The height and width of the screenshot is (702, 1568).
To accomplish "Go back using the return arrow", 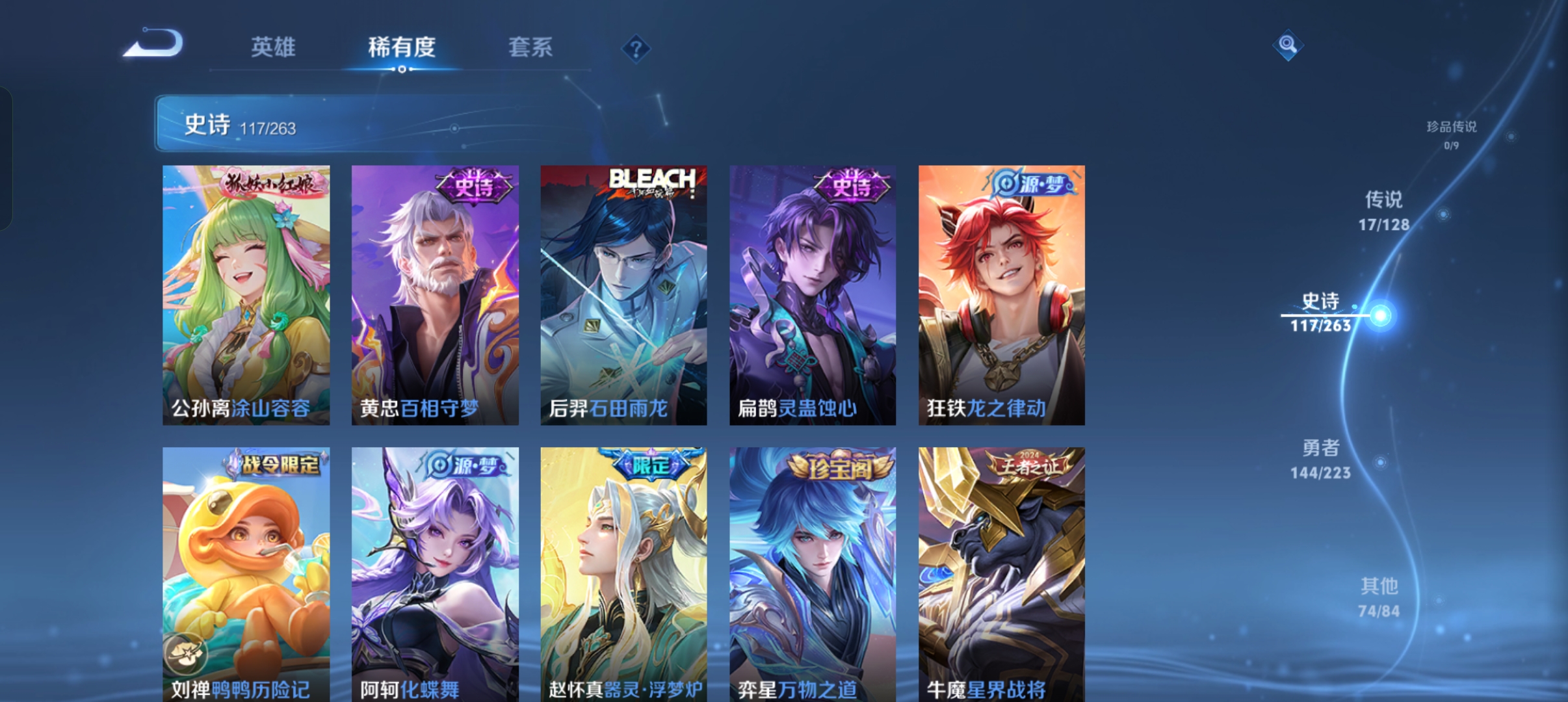I will click(154, 44).
